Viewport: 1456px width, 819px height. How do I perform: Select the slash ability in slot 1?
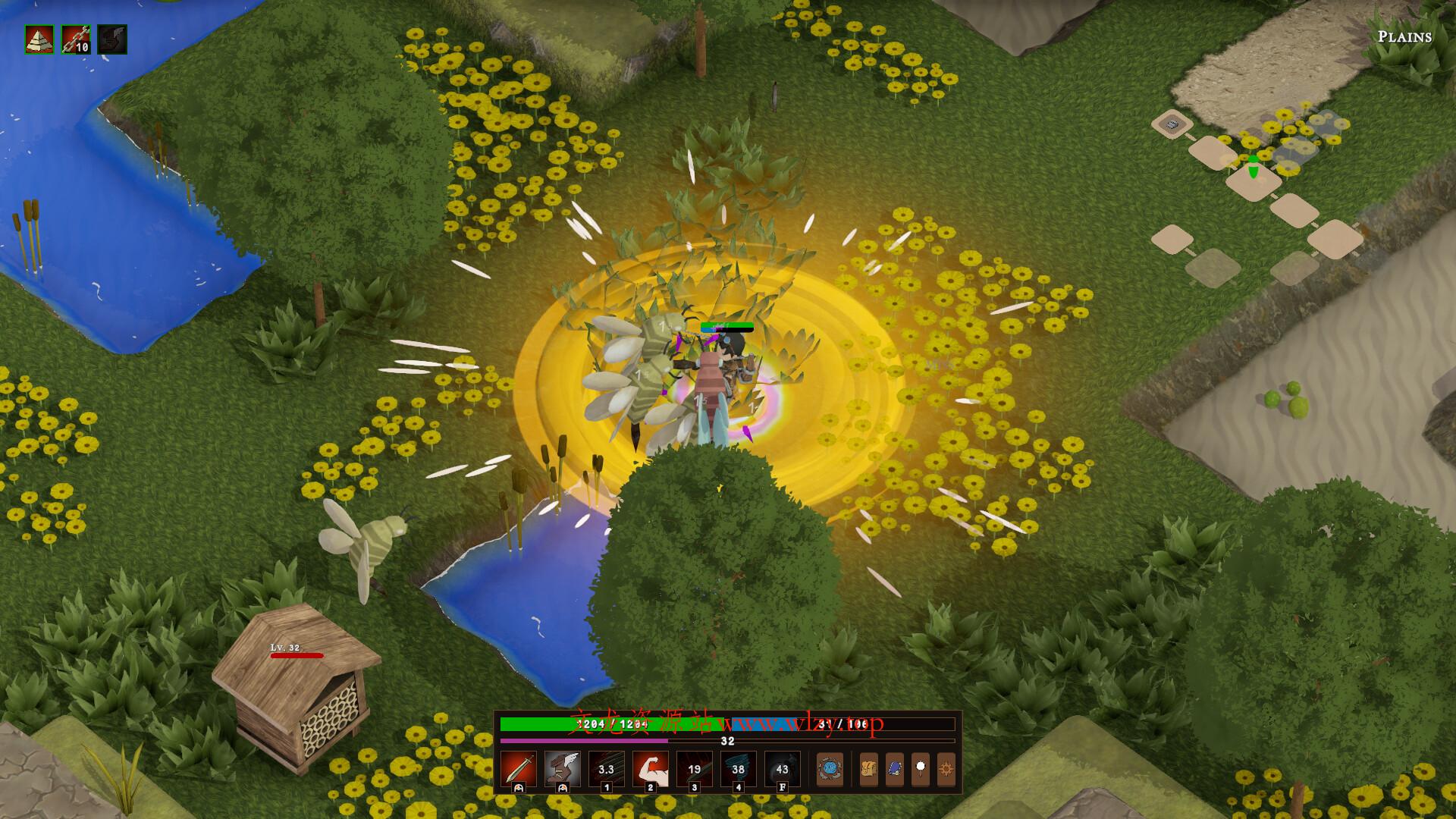(607, 769)
